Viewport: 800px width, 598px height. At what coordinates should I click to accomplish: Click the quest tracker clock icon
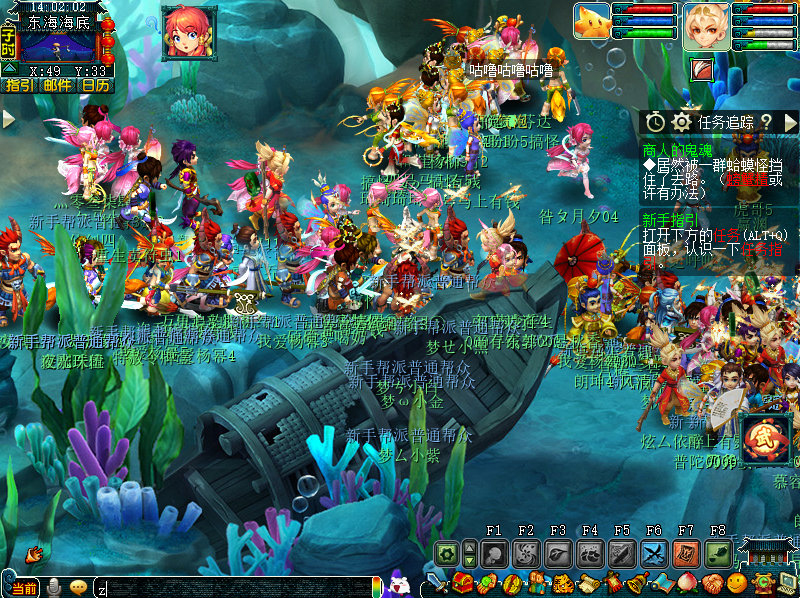click(x=655, y=121)
